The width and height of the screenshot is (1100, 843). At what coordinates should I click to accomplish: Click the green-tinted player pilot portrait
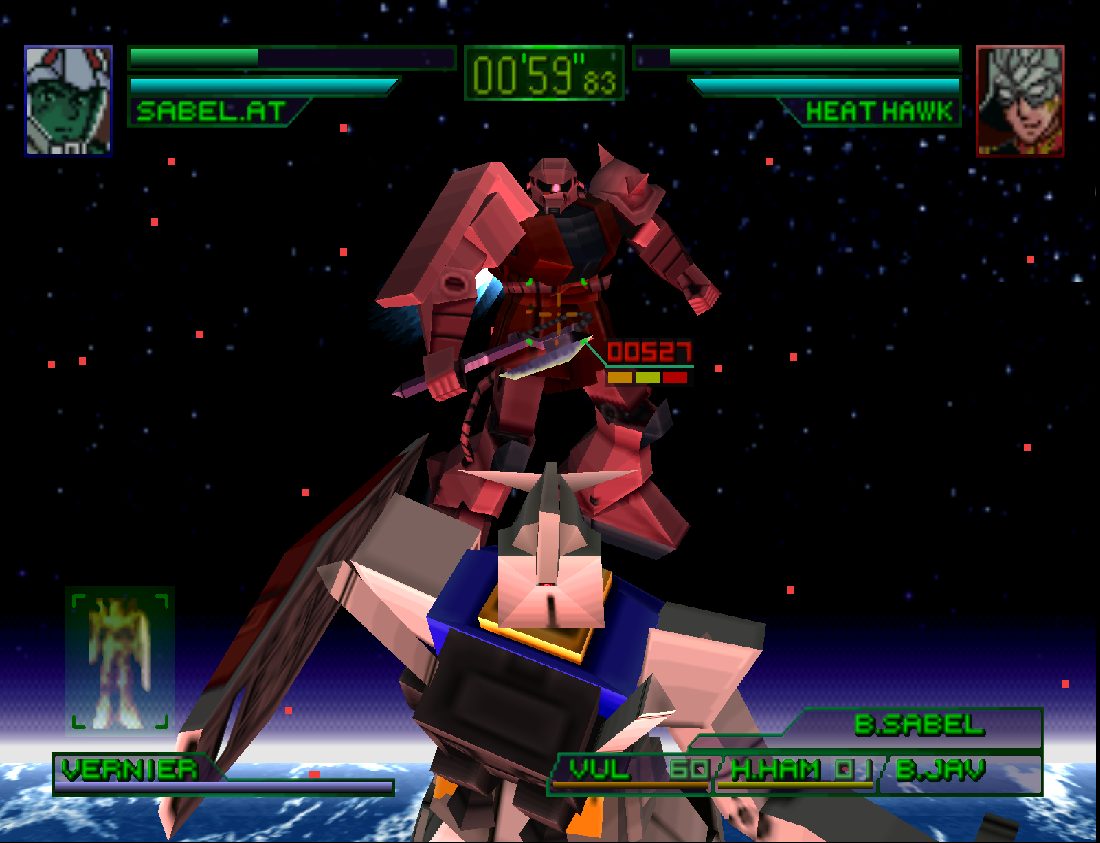[68, 100]
